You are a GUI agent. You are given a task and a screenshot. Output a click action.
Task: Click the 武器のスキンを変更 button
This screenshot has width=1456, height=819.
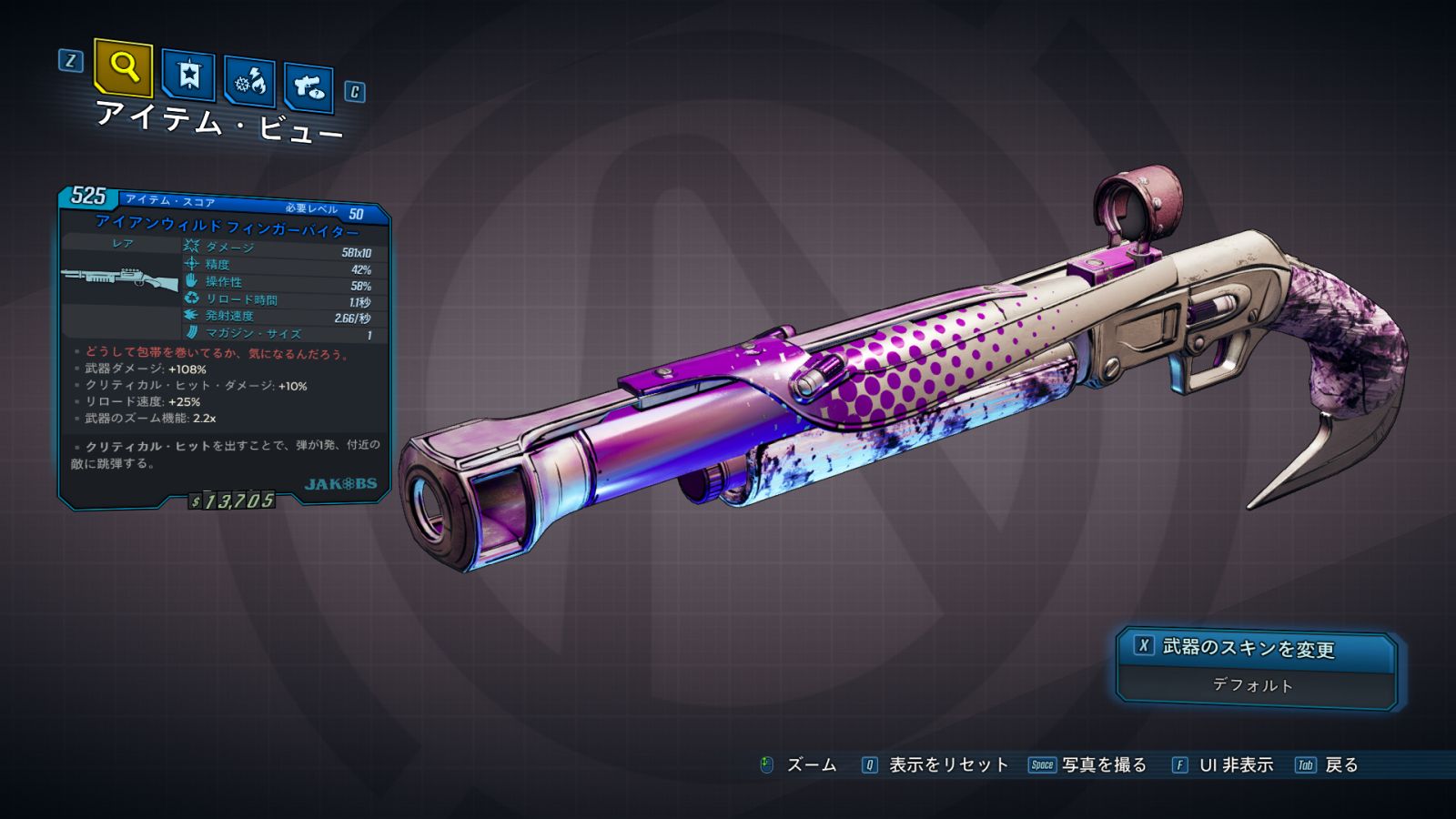click(1254, 648)
